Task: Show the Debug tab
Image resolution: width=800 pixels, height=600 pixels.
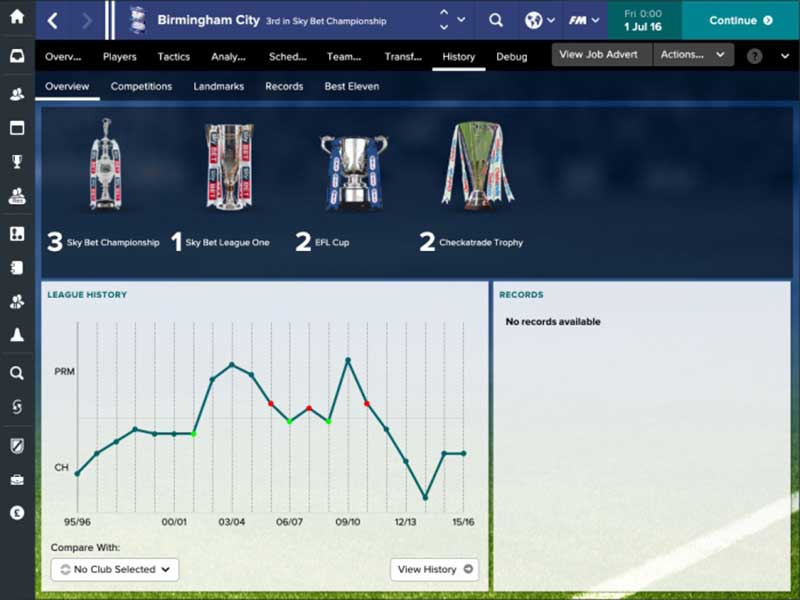Action: click(512, 57)
